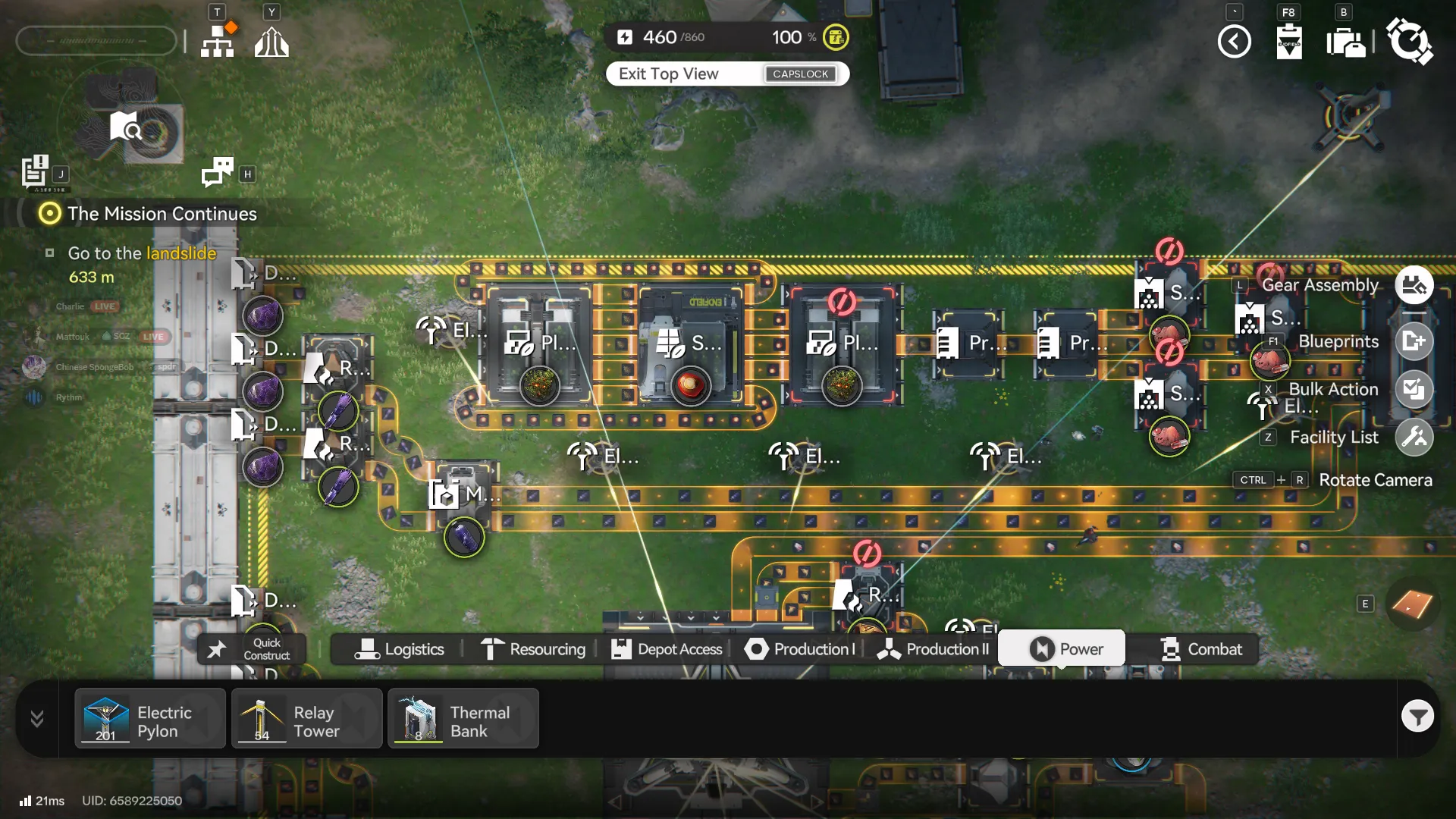Open the Resourcing category
Image resolution: width=1456 pixels, height=819 pixels.
(x=533, y=649)
